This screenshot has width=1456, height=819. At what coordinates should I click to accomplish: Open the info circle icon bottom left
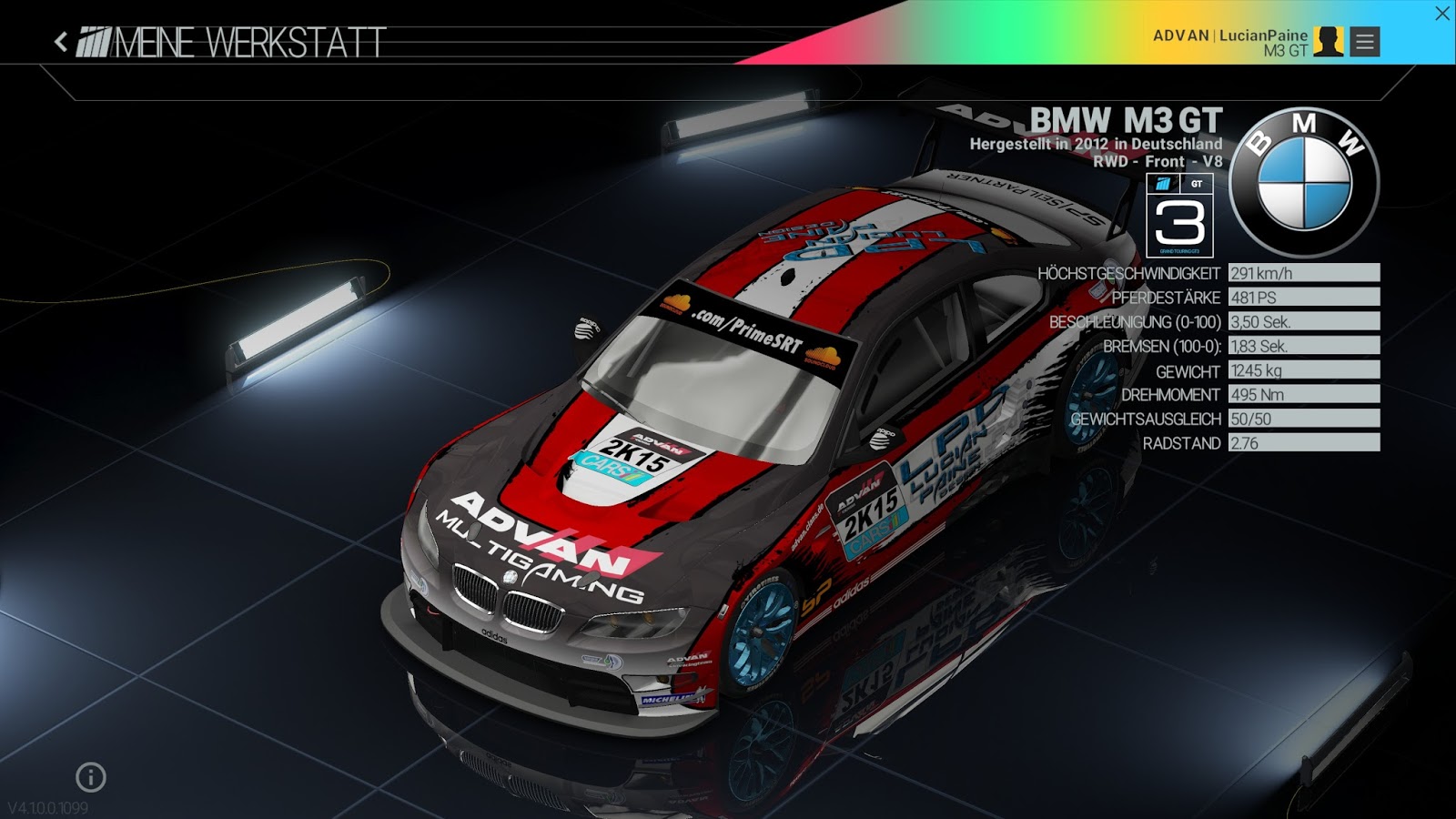pyautogui.click(x=88, y=778)
